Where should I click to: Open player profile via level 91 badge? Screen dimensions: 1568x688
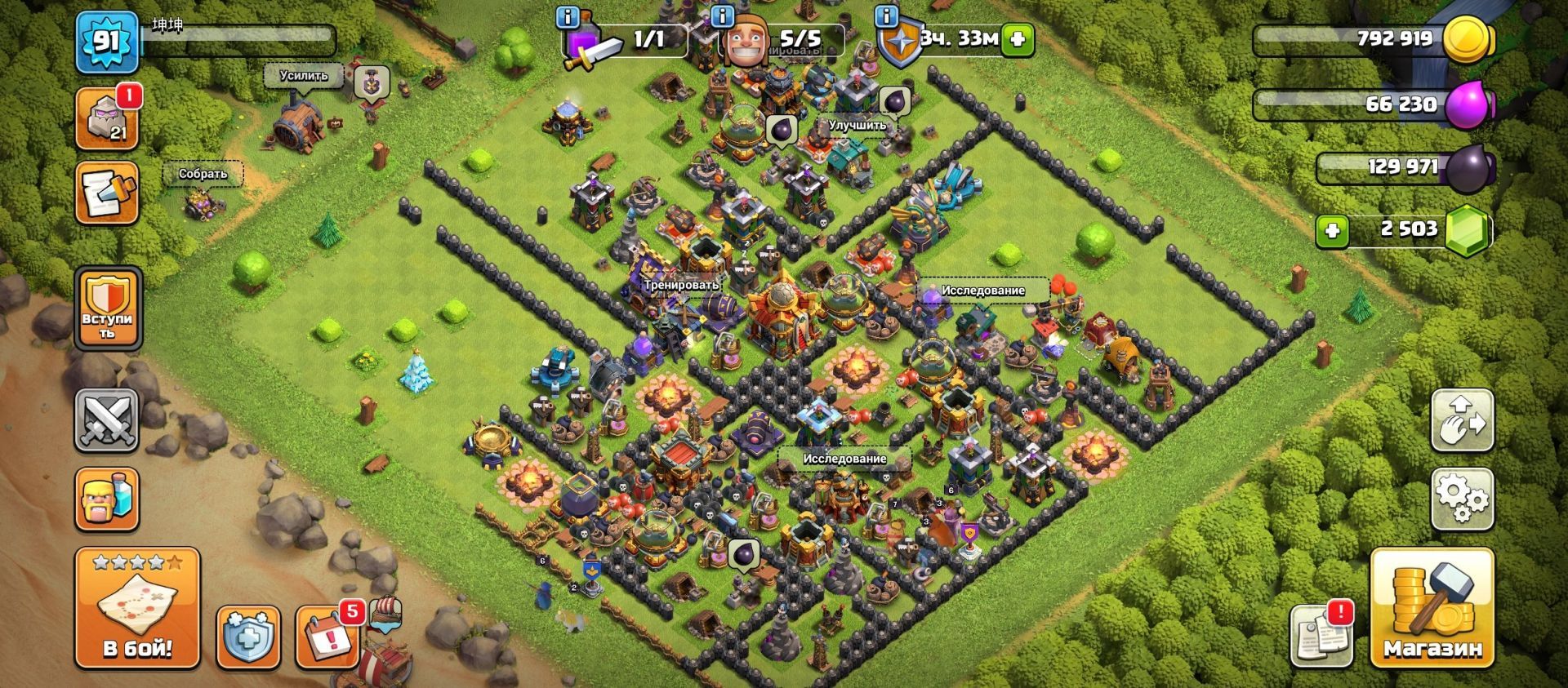pos(107,42)
